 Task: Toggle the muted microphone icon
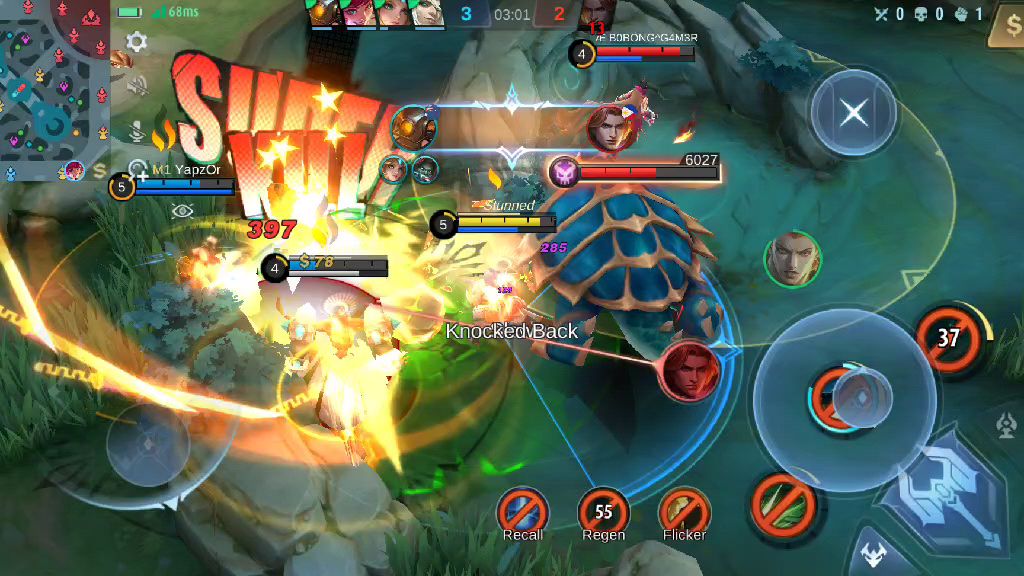tap(137, 131)
